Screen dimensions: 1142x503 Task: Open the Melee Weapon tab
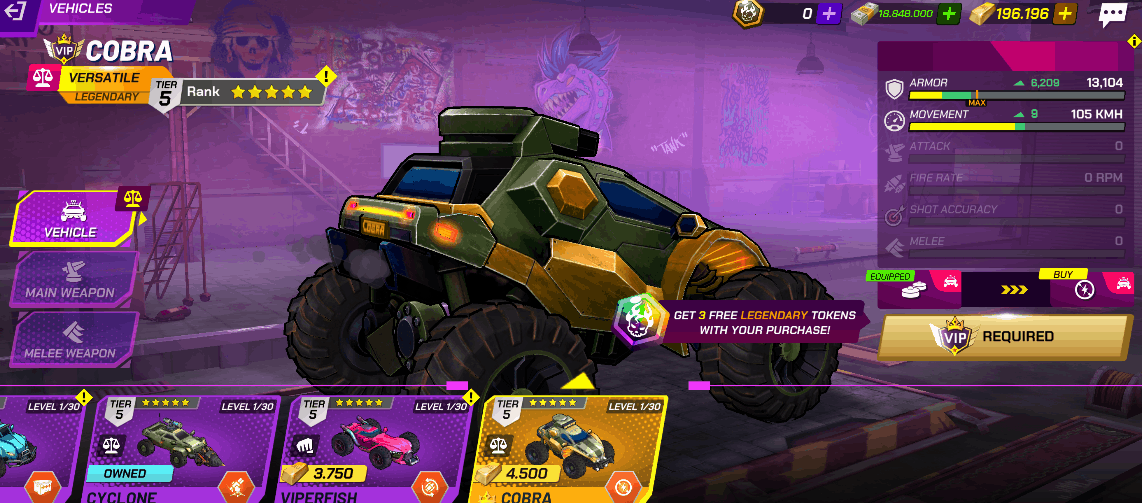coord(70,340)
